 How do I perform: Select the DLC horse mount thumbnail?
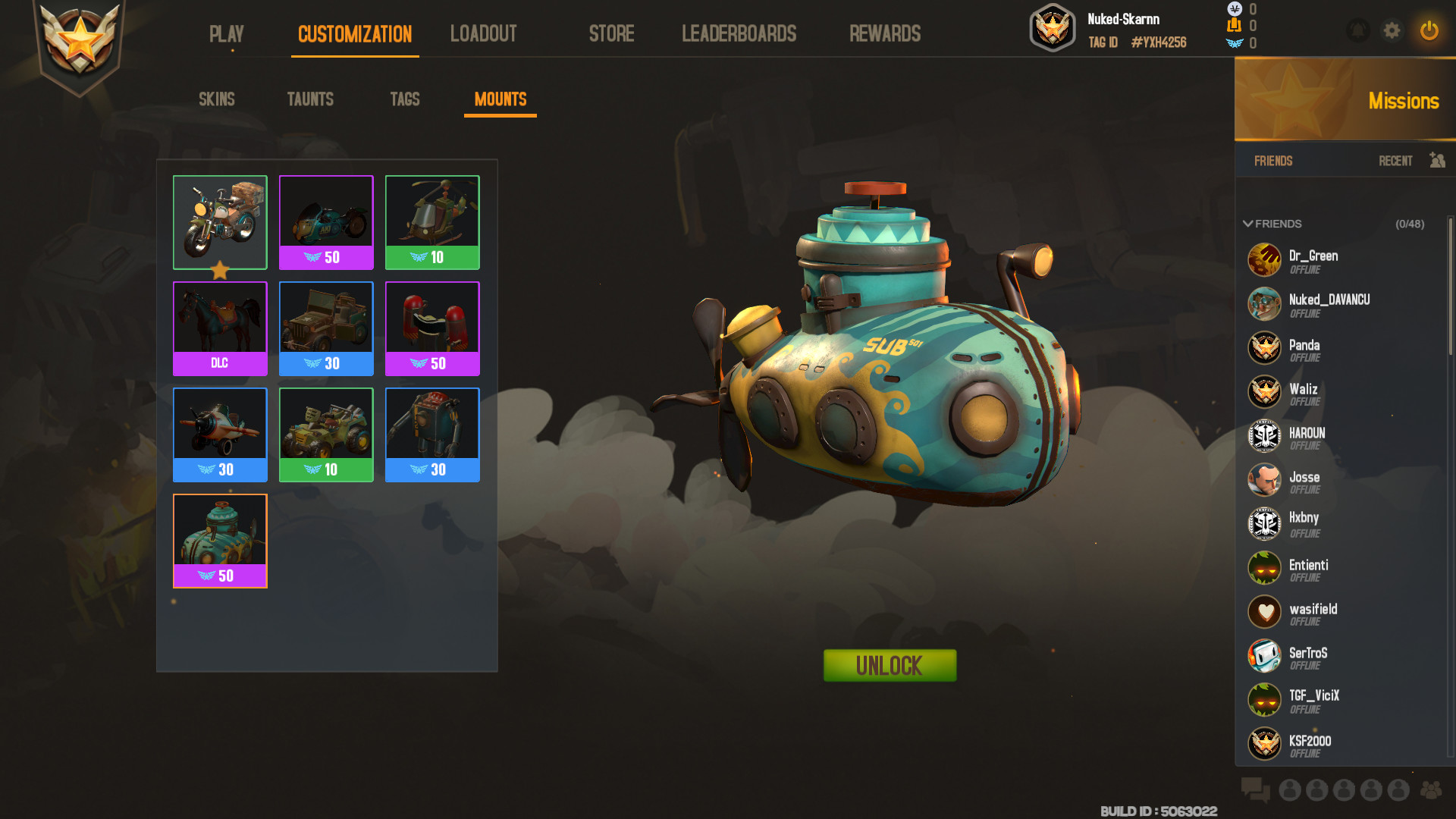pos(219,320)
